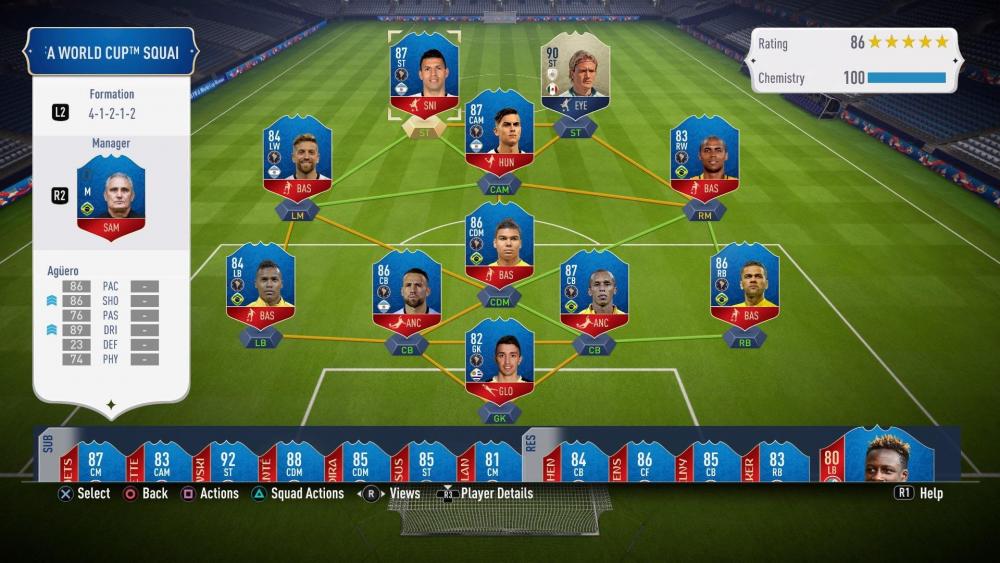Choose the 86 CDM player card

(x=500, y=246)
